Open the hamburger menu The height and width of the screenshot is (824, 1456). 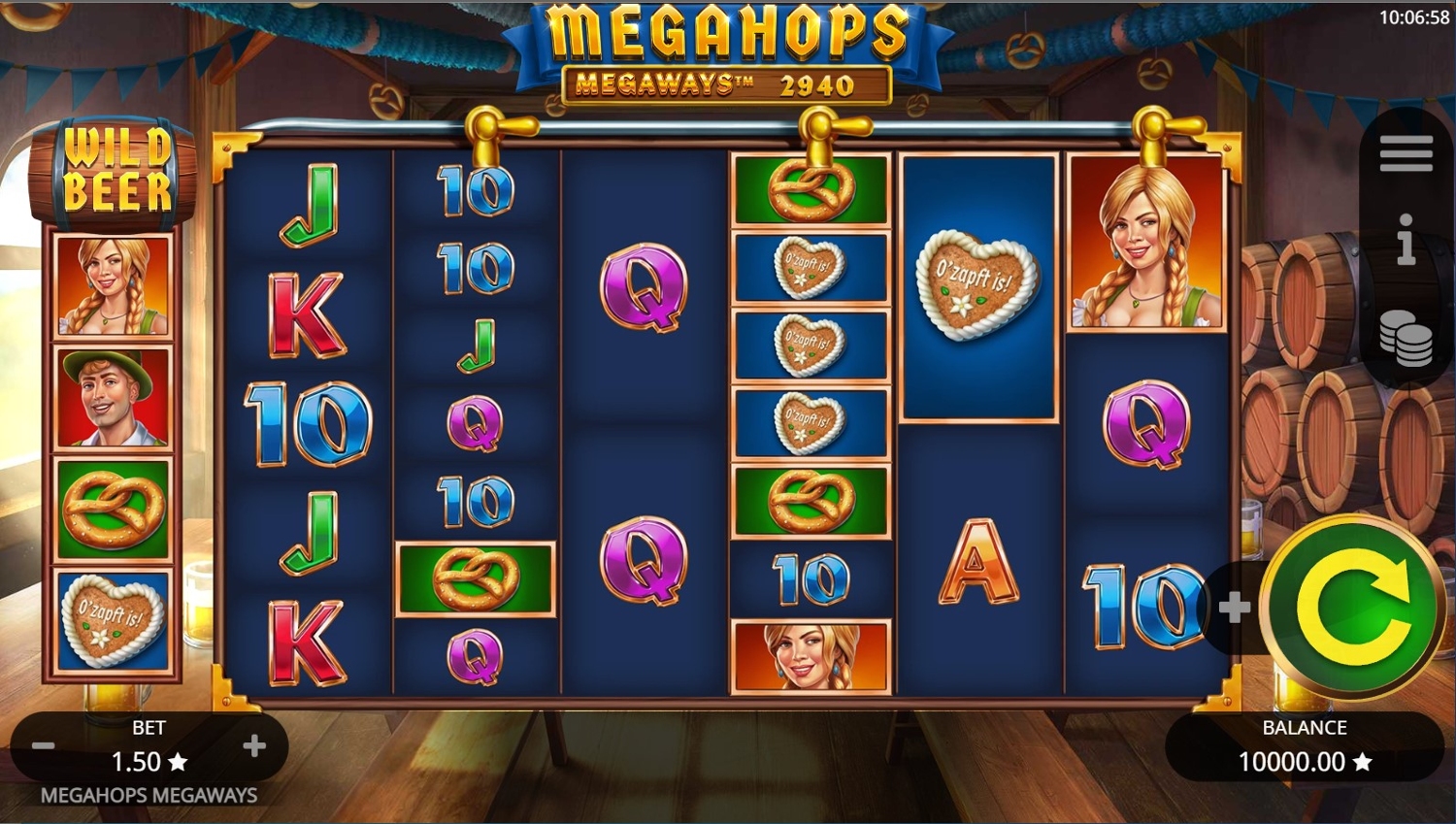click(x=1406, y=154)
